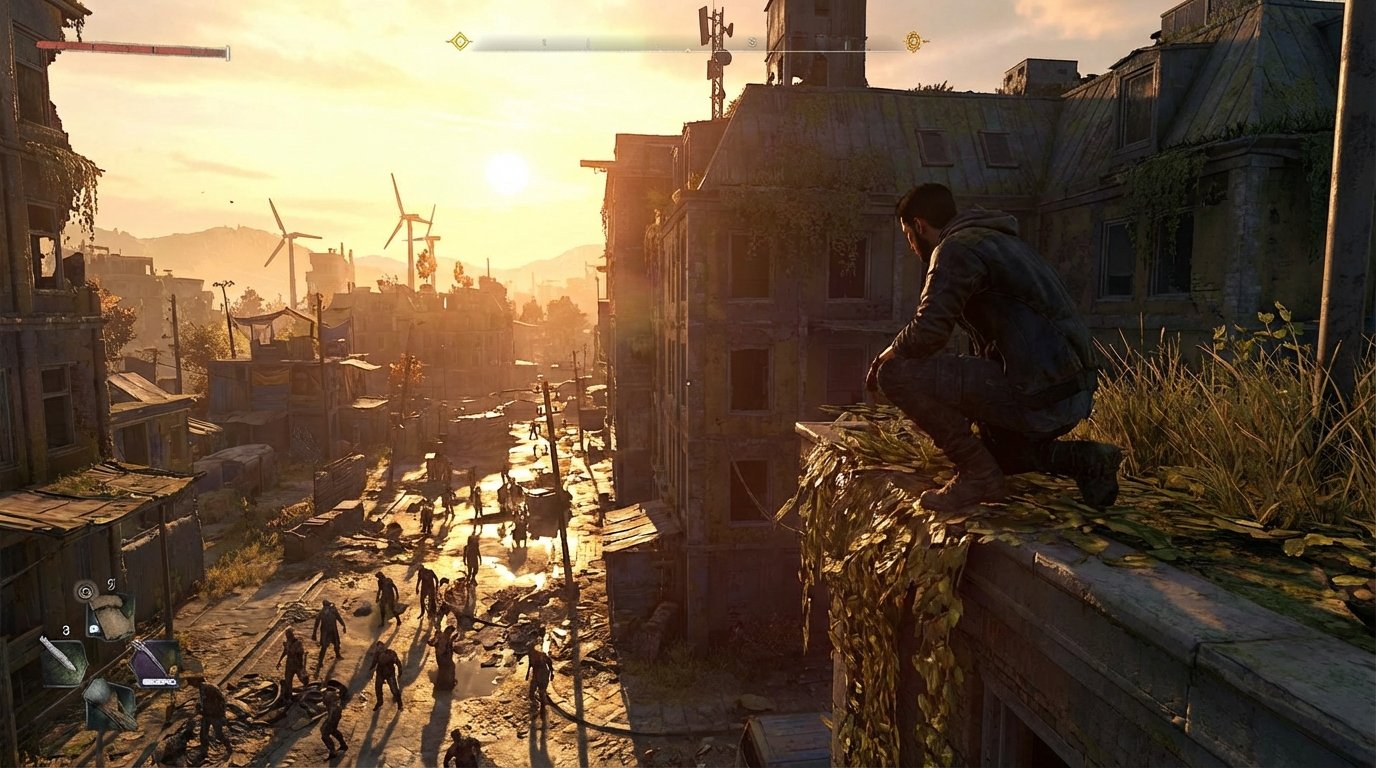Click the small camera glyph on the medkit slot
Image resolution: width=1376 pixels, height=768 pixels.
[93, 628]
